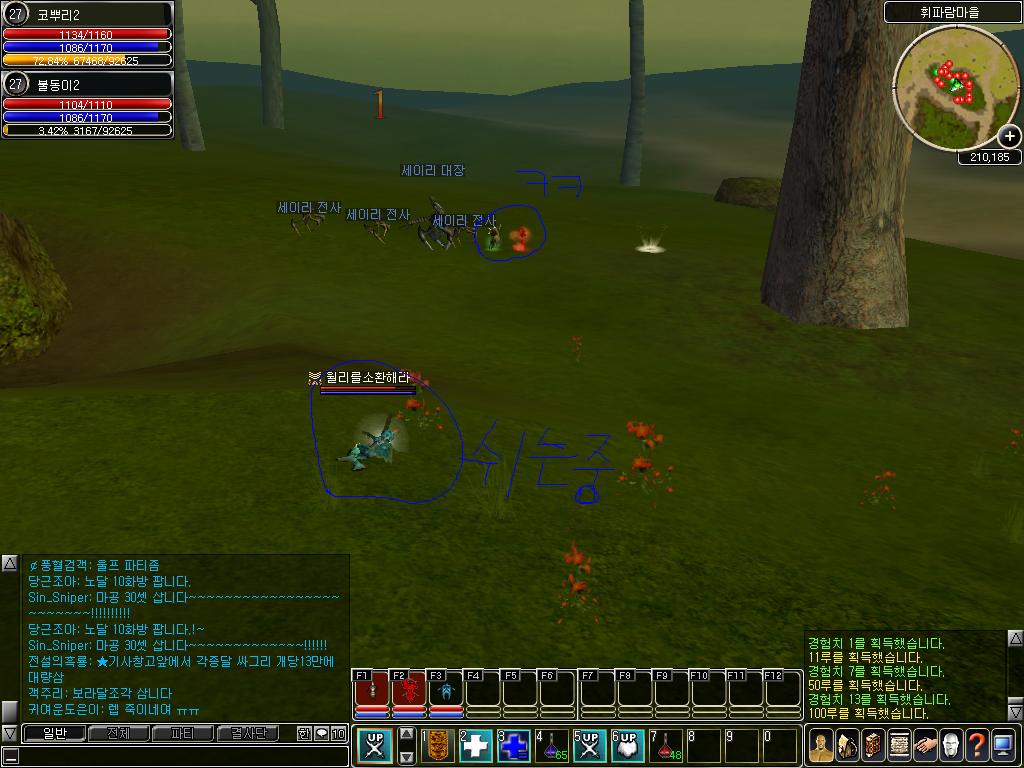The width and height of the screenshot is (1024, 768).
Task: Open the 파티 chat tab
Action: pyautogui.click(x=183, y=733)
